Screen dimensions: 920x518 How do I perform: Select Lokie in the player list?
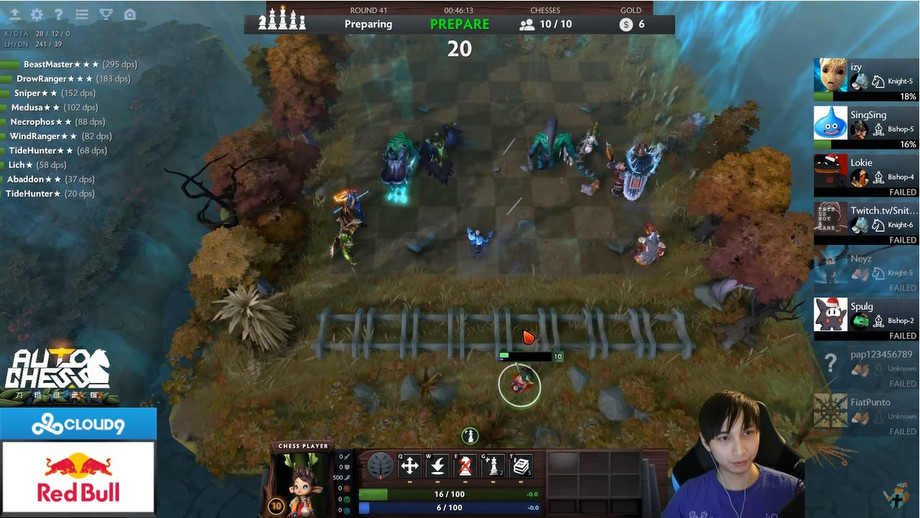[866, 175]
